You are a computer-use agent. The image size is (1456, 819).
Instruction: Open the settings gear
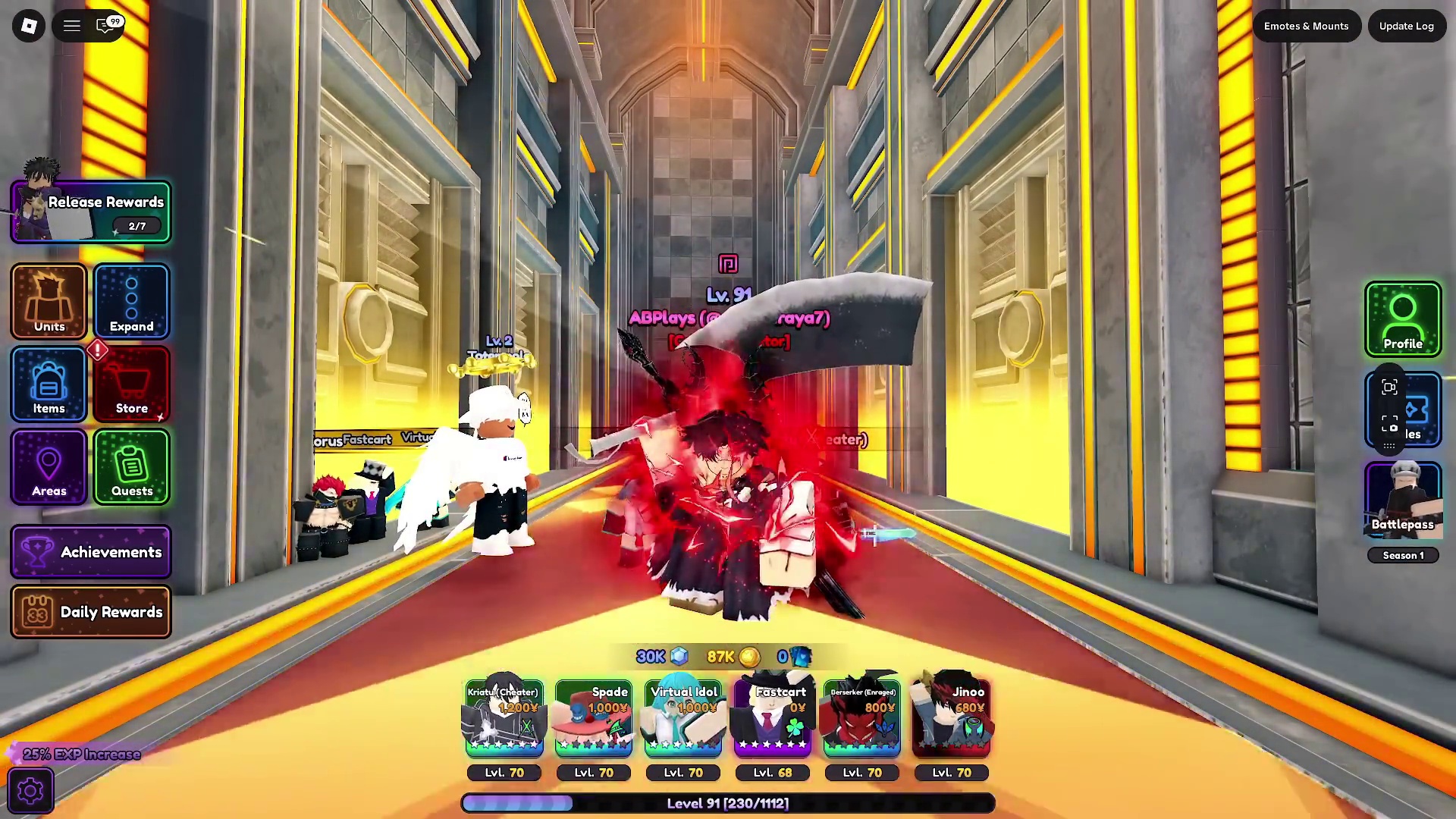coord(30,789)
